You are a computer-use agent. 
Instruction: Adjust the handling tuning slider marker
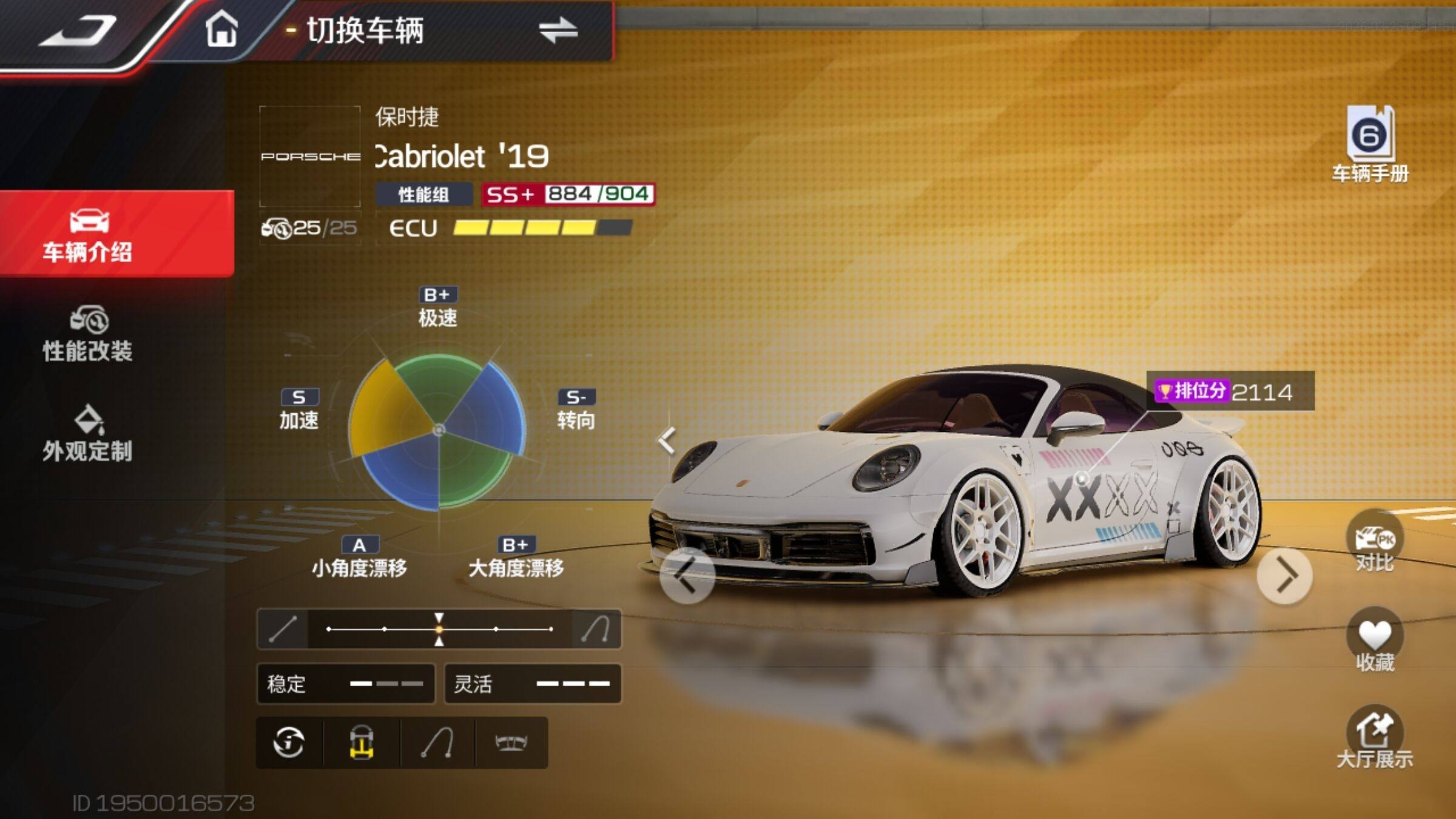[x=439, y=629]
